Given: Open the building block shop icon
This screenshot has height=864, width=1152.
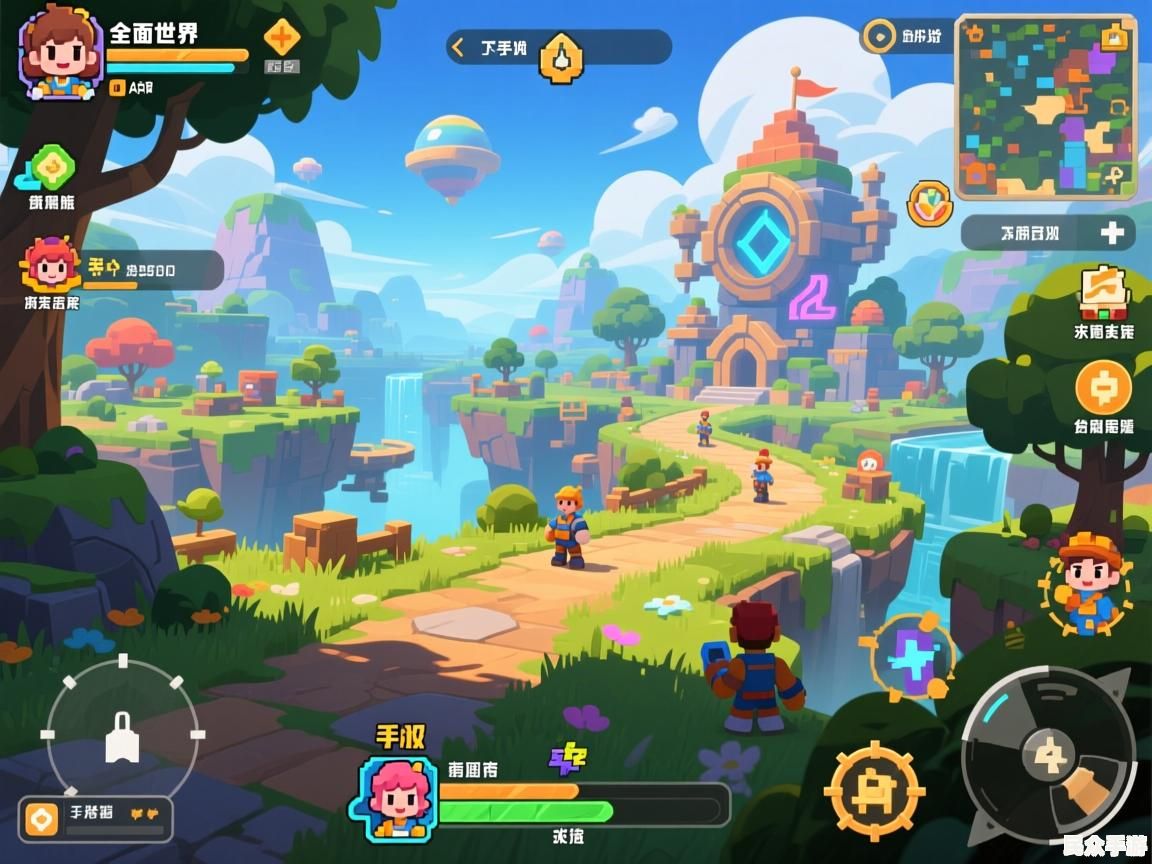Looking at the screenshot, I should pyautogui.click(x=1103, y=292).
